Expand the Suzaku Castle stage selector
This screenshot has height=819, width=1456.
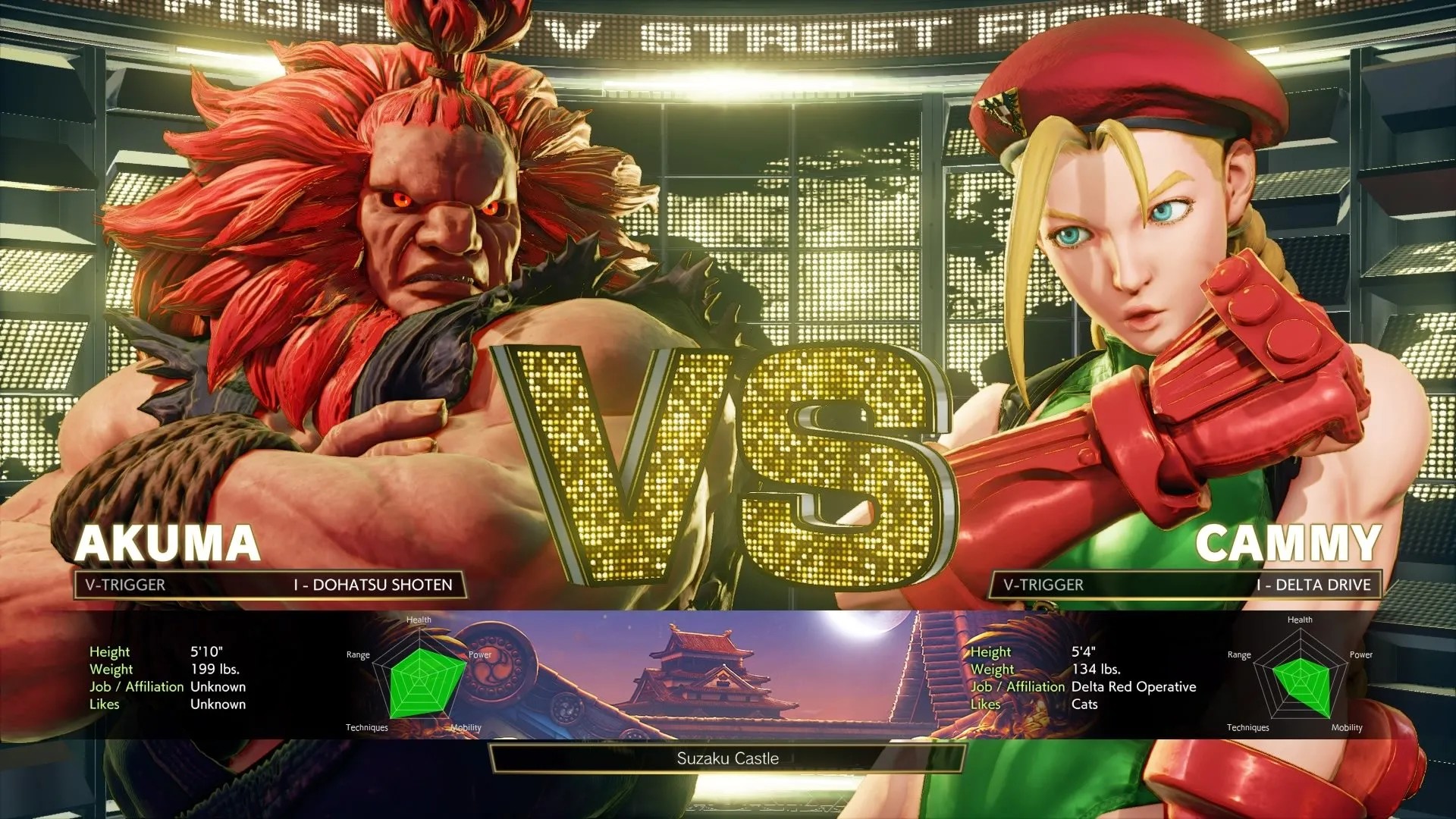click(728, 758)
